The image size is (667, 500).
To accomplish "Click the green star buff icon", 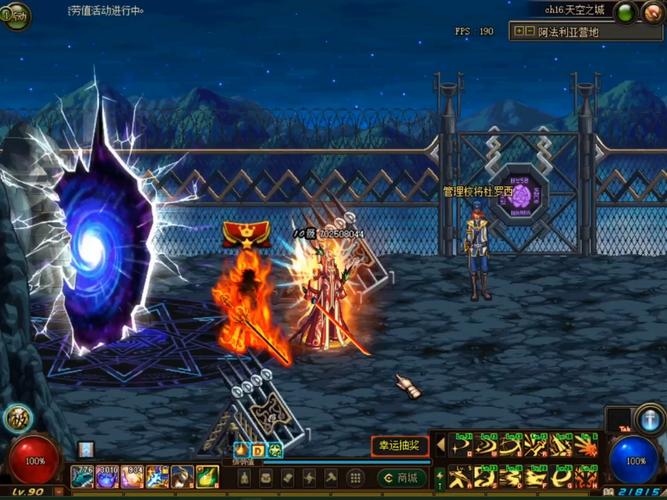I will 275,449.
